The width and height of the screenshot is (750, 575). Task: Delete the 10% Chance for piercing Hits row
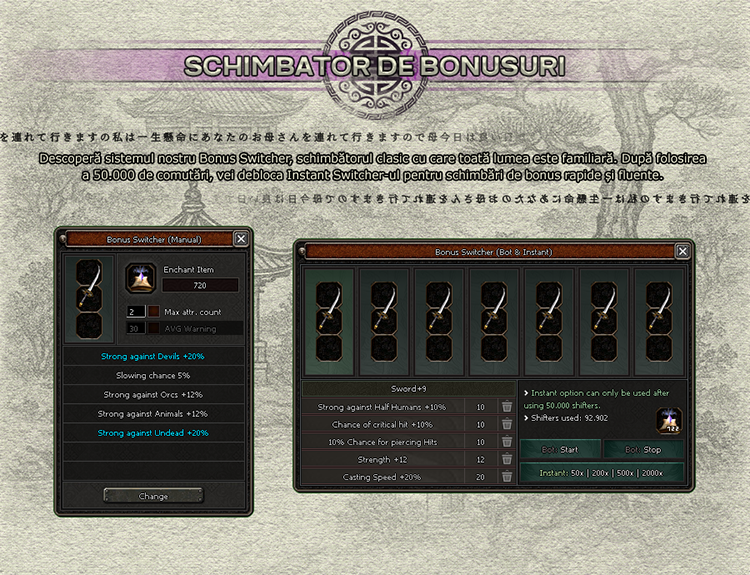507,442
